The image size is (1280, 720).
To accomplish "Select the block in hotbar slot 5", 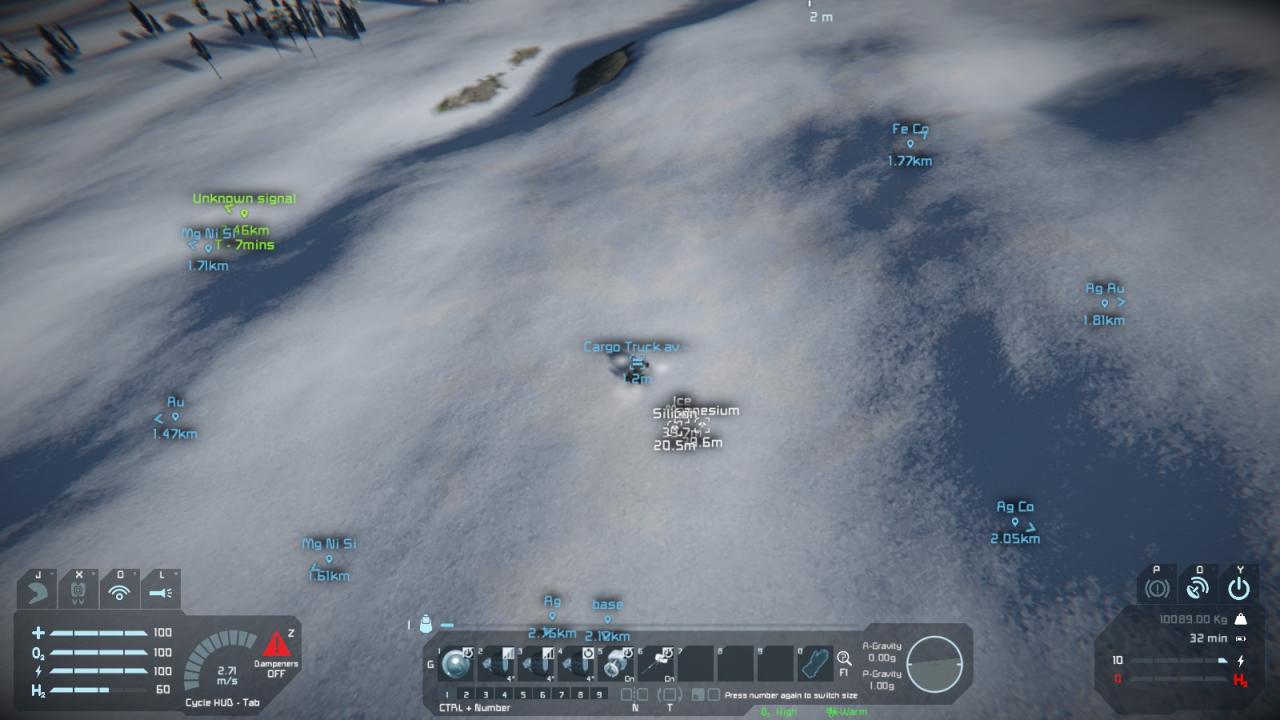I will click(x=615, y=664).
